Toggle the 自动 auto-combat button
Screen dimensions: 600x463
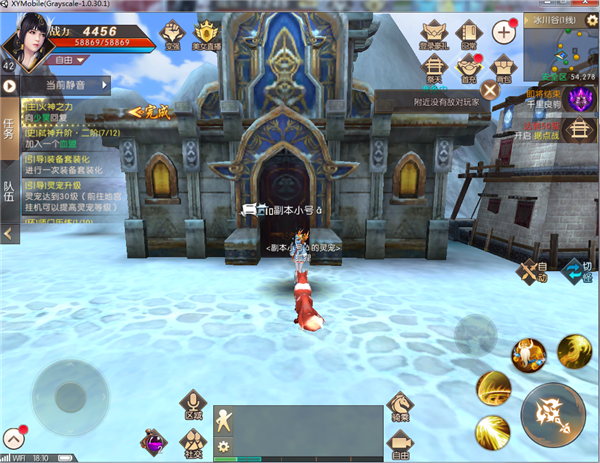(x=530, y=270)
